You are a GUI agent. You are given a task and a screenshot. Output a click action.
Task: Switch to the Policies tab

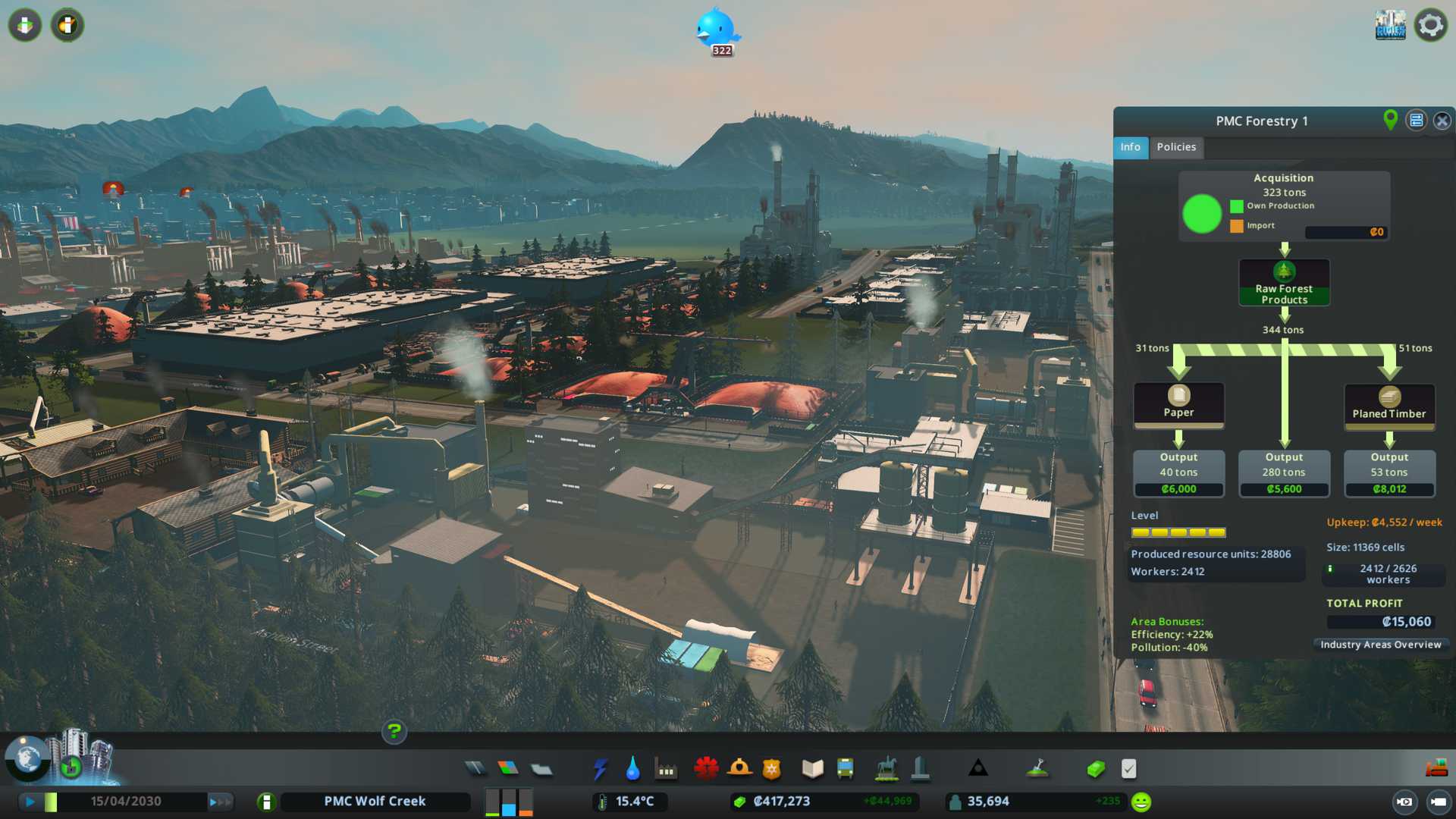(x=1176, y=147)
